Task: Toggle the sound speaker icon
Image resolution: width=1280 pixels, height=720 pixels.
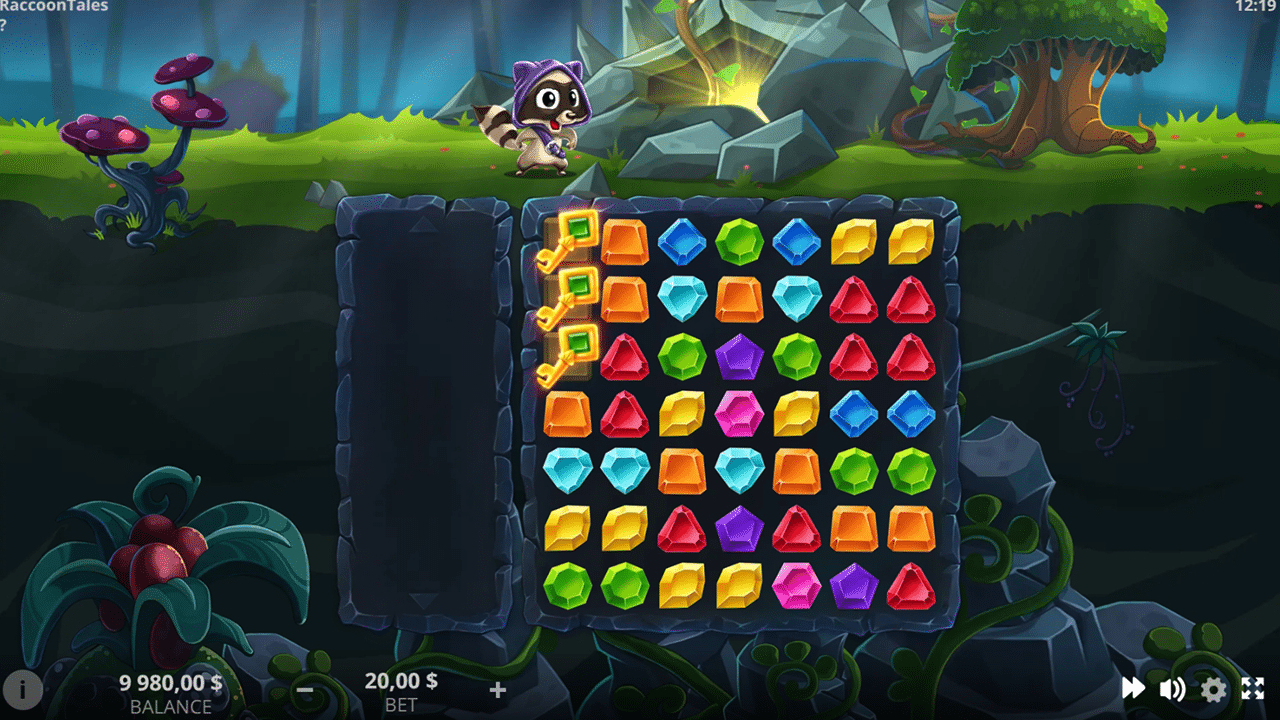Action: 1172,688
